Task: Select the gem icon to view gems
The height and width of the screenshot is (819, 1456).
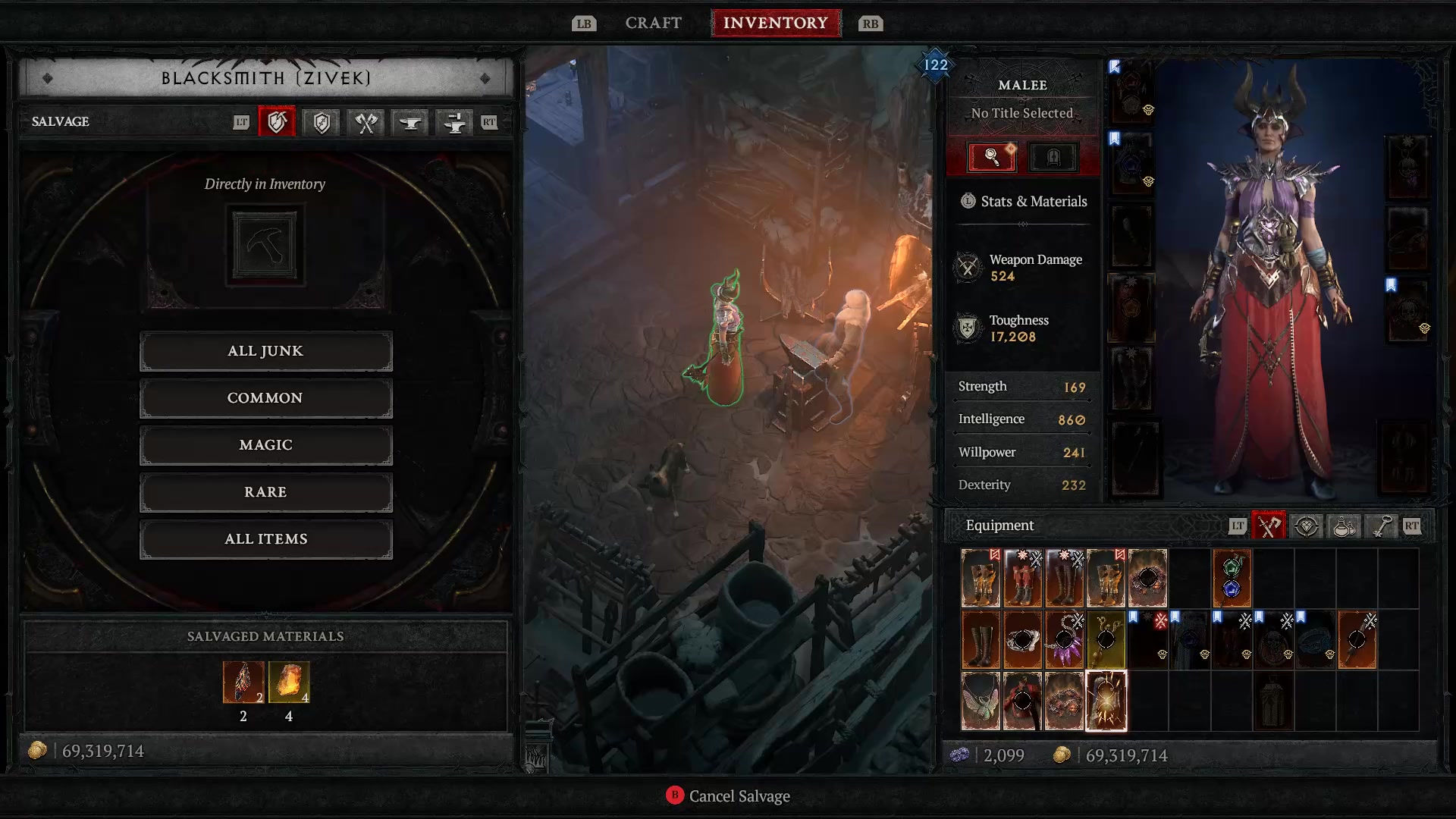Action: tap(1307, 526)
